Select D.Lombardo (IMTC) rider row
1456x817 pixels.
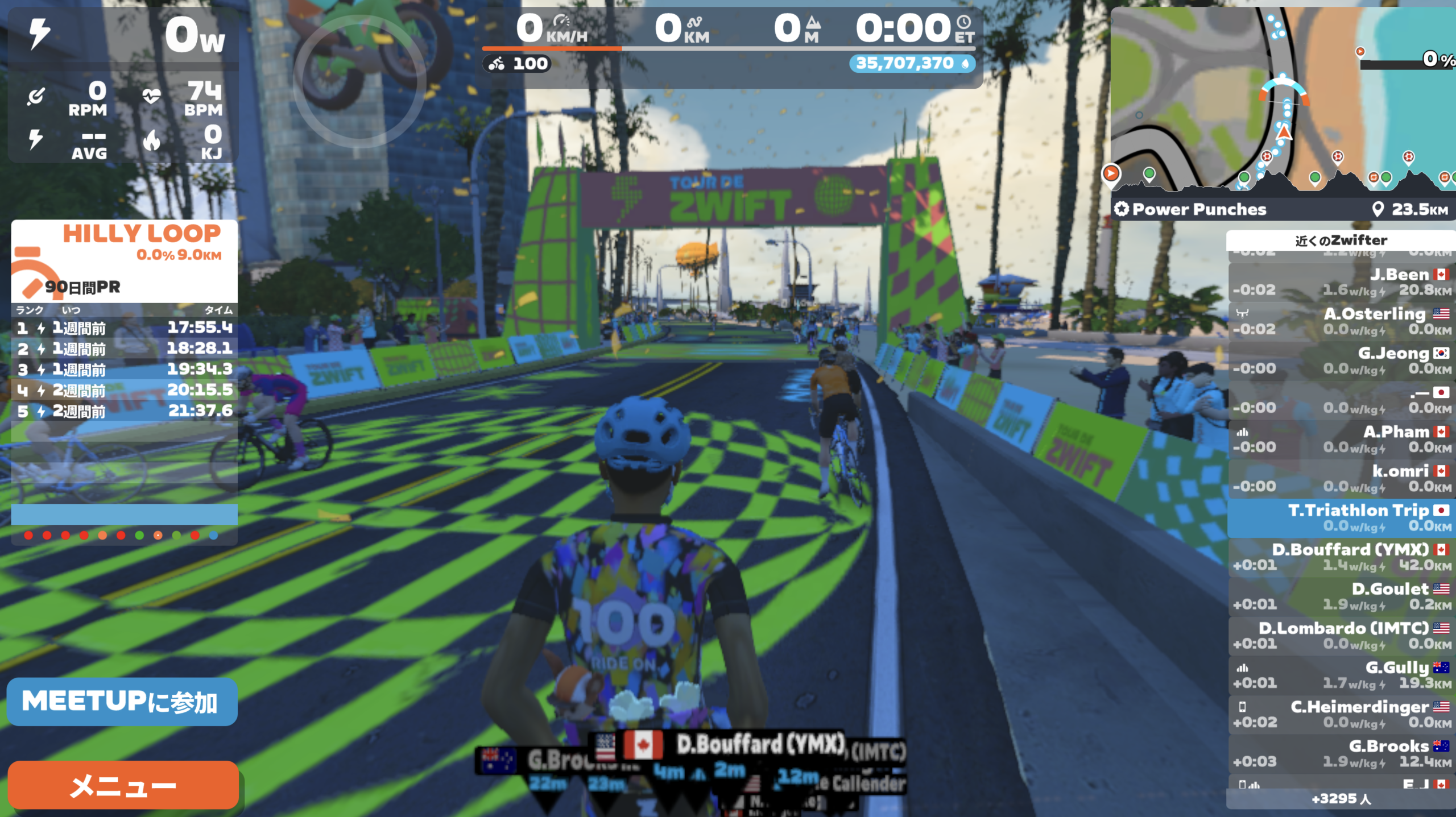[1341, 636]
